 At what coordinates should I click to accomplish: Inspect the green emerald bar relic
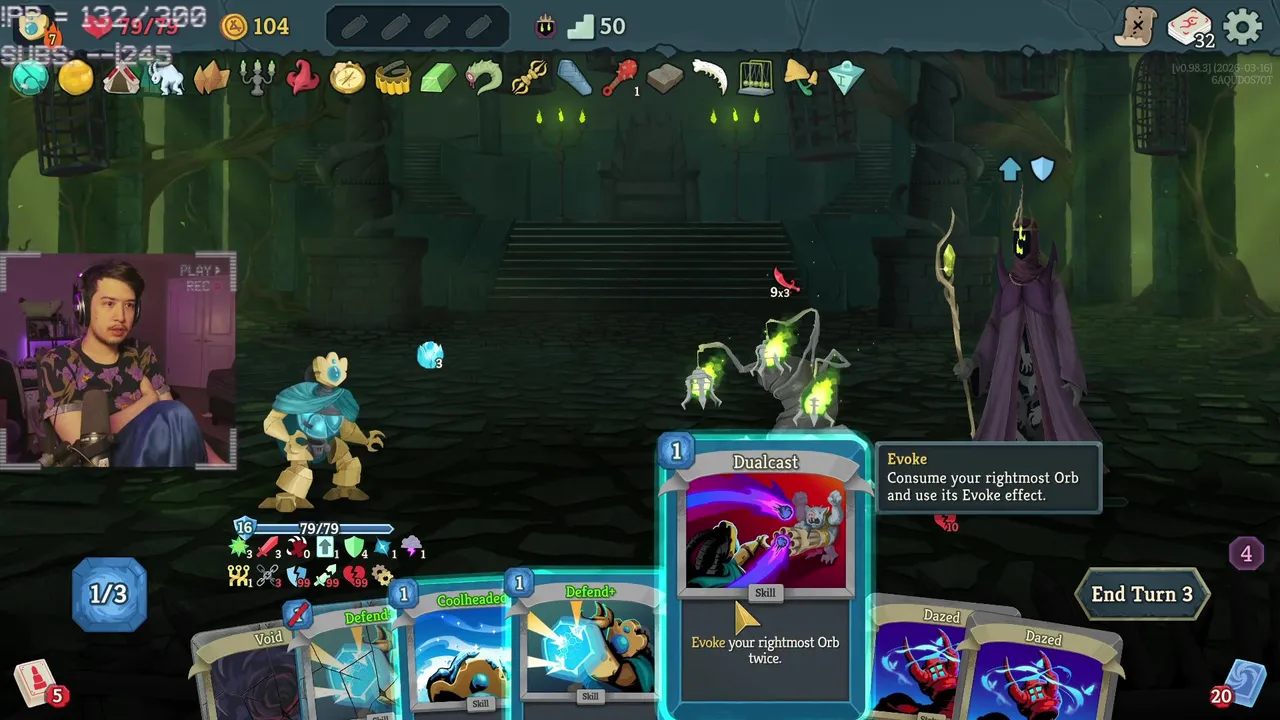(x=438, y=78)
